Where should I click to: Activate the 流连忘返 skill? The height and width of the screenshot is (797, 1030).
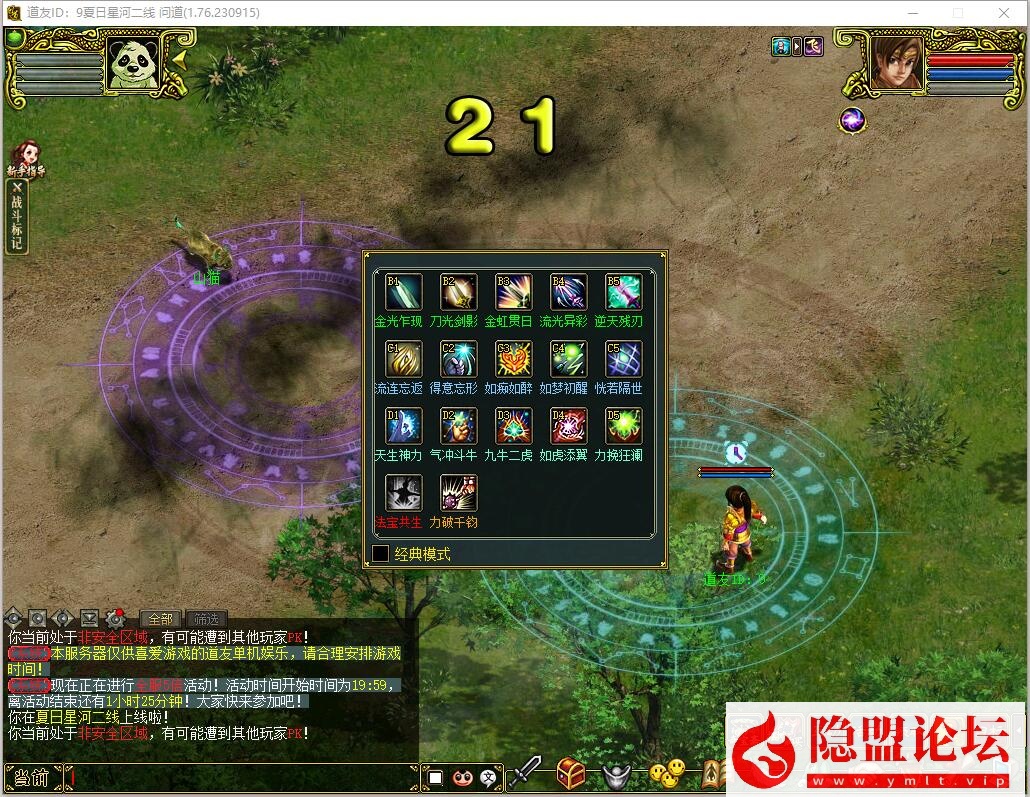click(404, 359)
